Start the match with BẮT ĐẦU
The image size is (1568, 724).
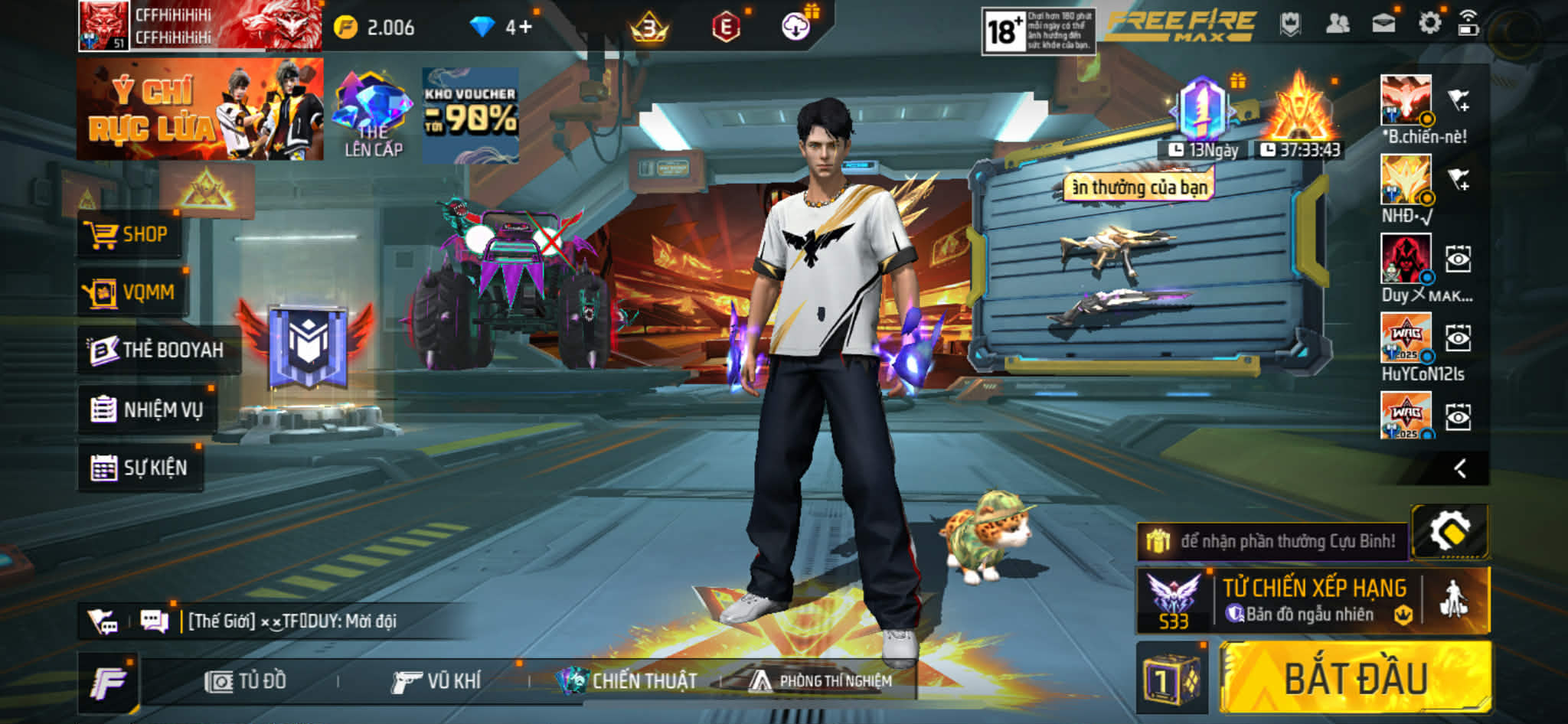click(1355, 678)
